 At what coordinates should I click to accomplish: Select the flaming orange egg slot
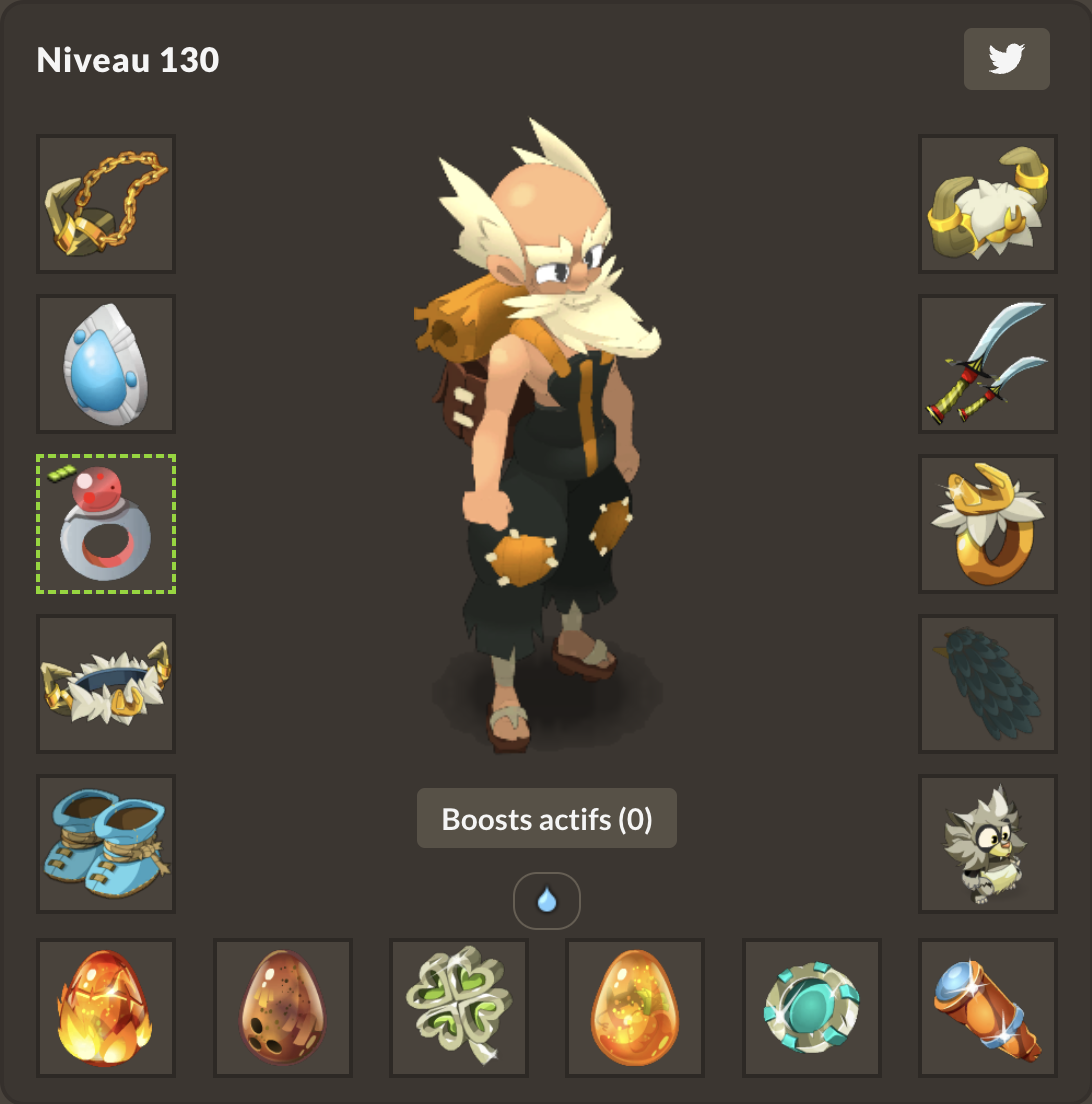tap(106, 1008)
